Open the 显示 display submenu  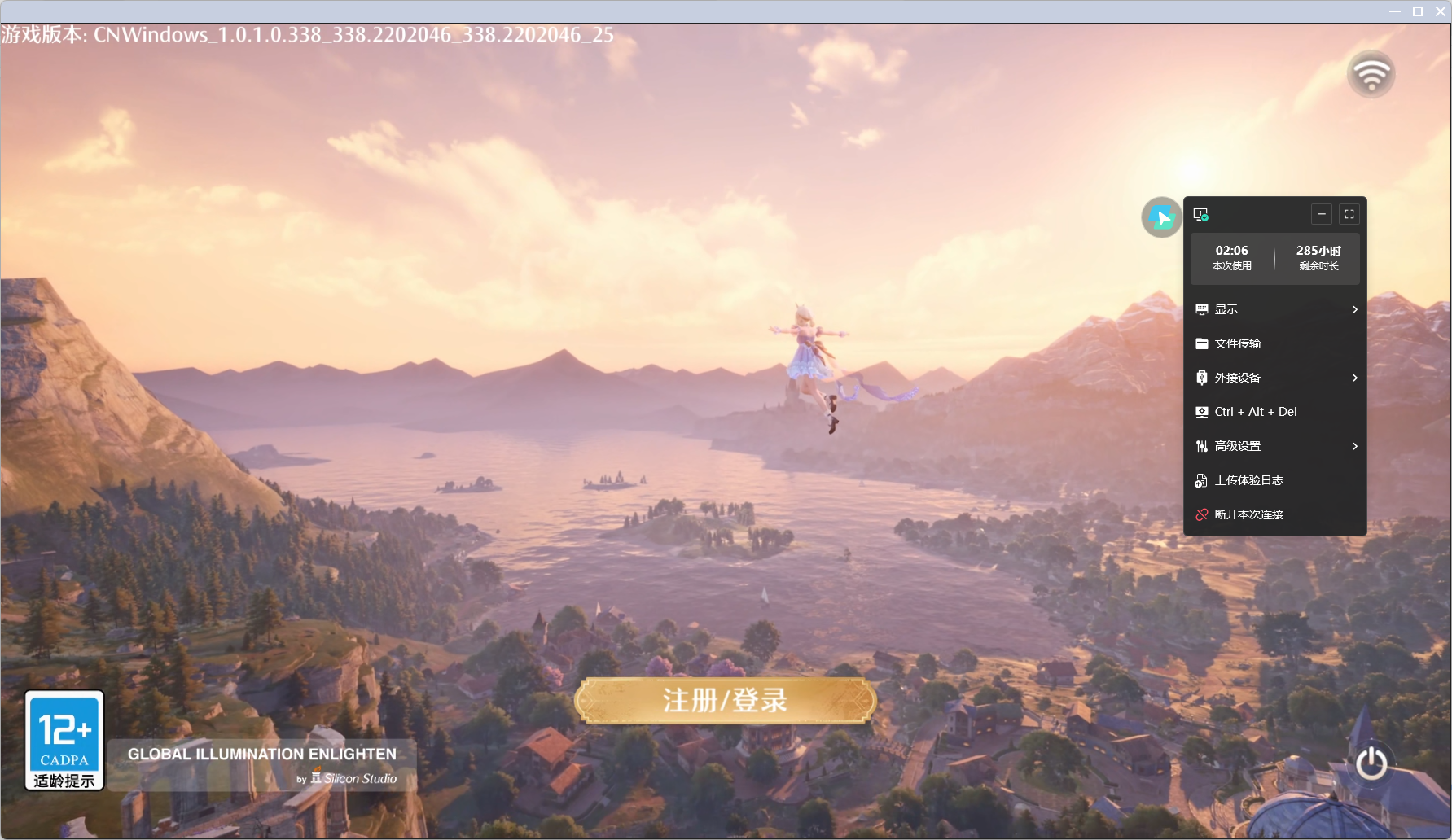pos(1274,309)
